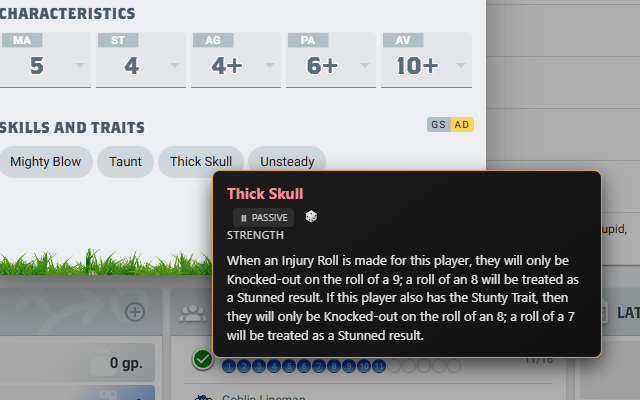Click the dice icon in Thick Skull tooltip
This screenshot has width=640, height=400.
[311, 217]
